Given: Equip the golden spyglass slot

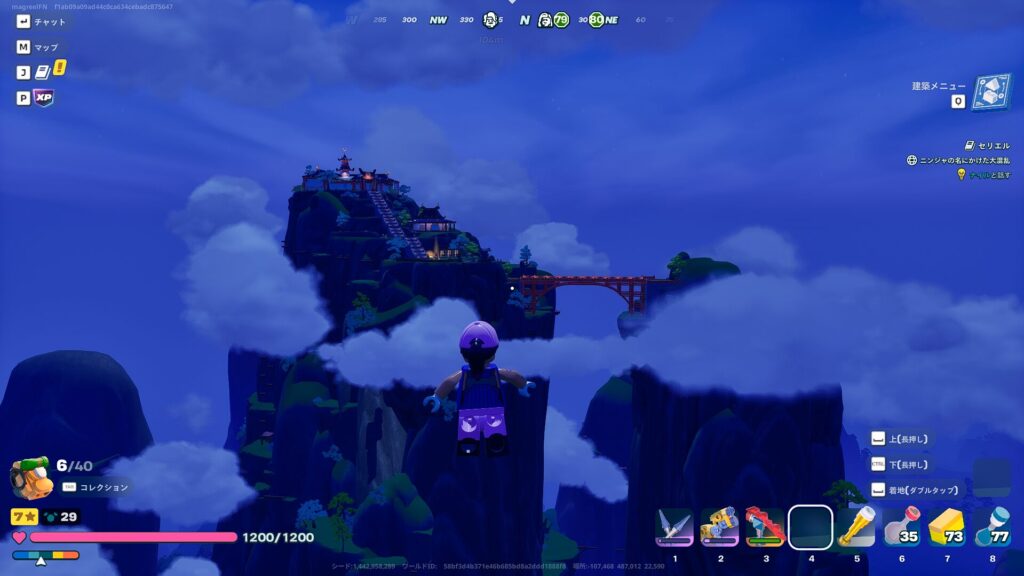Looking at the screenshot, I should point(856,527).
